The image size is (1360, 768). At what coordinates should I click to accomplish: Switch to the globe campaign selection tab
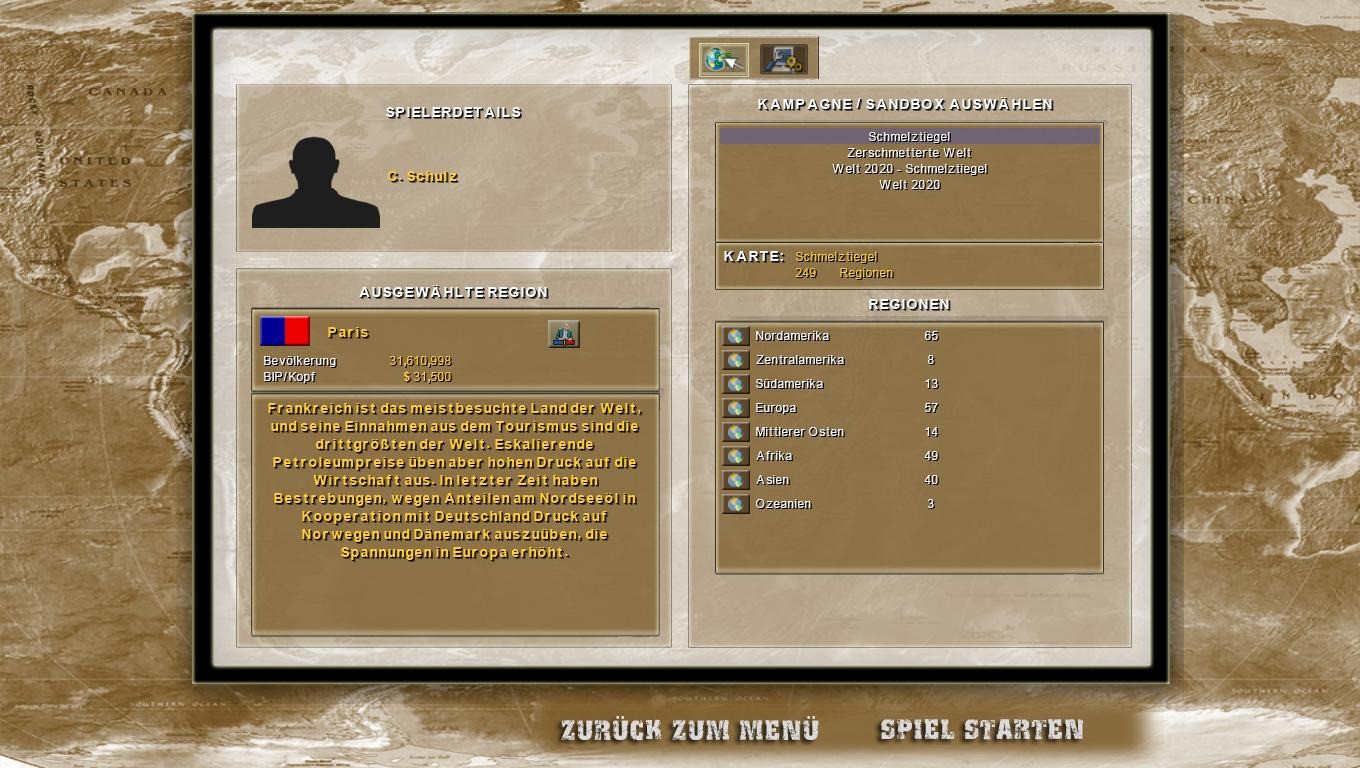[x=723, y=60]
